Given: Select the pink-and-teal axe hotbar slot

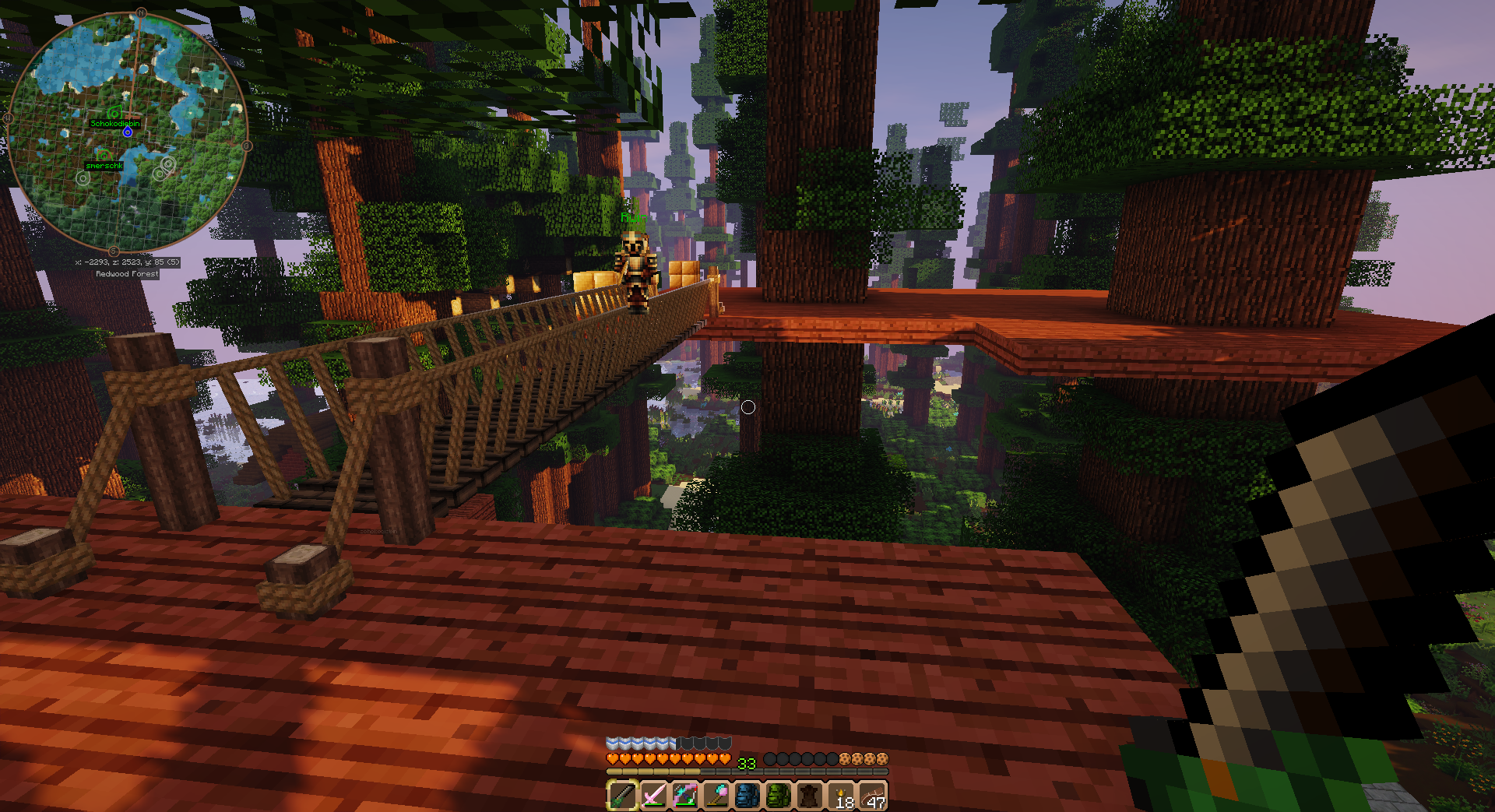Looking at the screenshot, I should point(716,796).
